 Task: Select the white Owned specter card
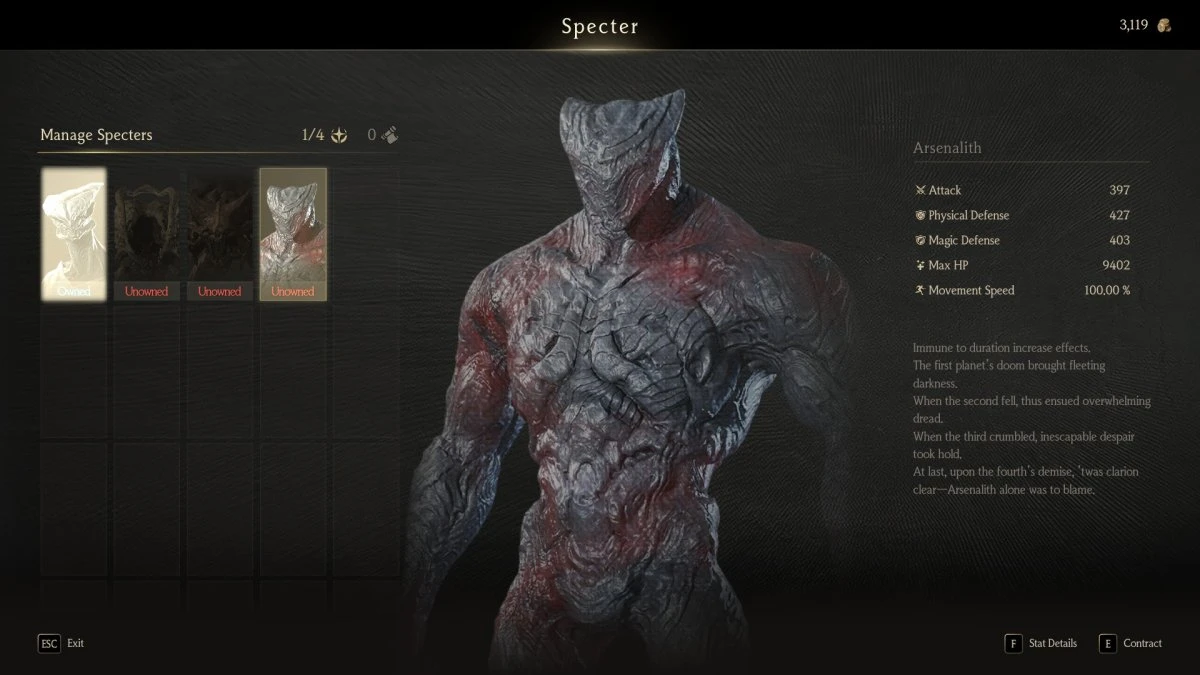[x=73, y=234]
